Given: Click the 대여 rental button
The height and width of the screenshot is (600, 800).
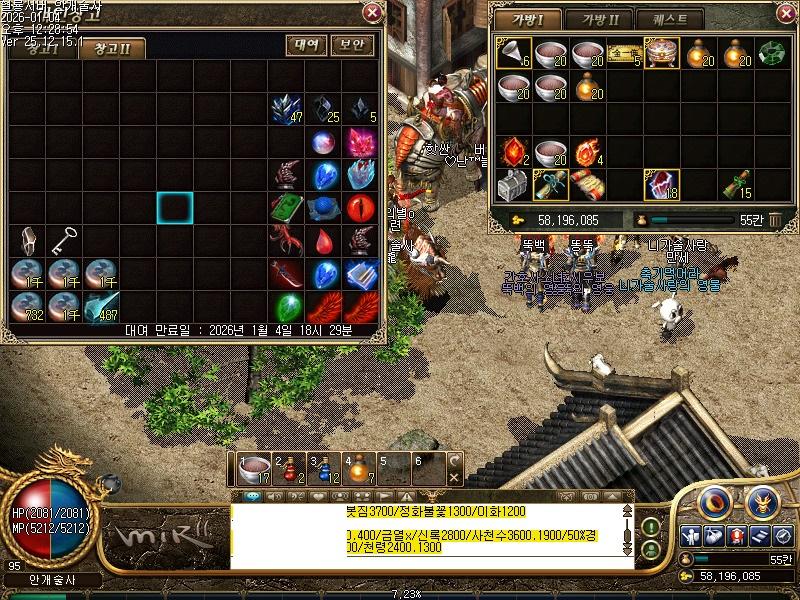Looking at the screenshot, I should tap(308, 45).
